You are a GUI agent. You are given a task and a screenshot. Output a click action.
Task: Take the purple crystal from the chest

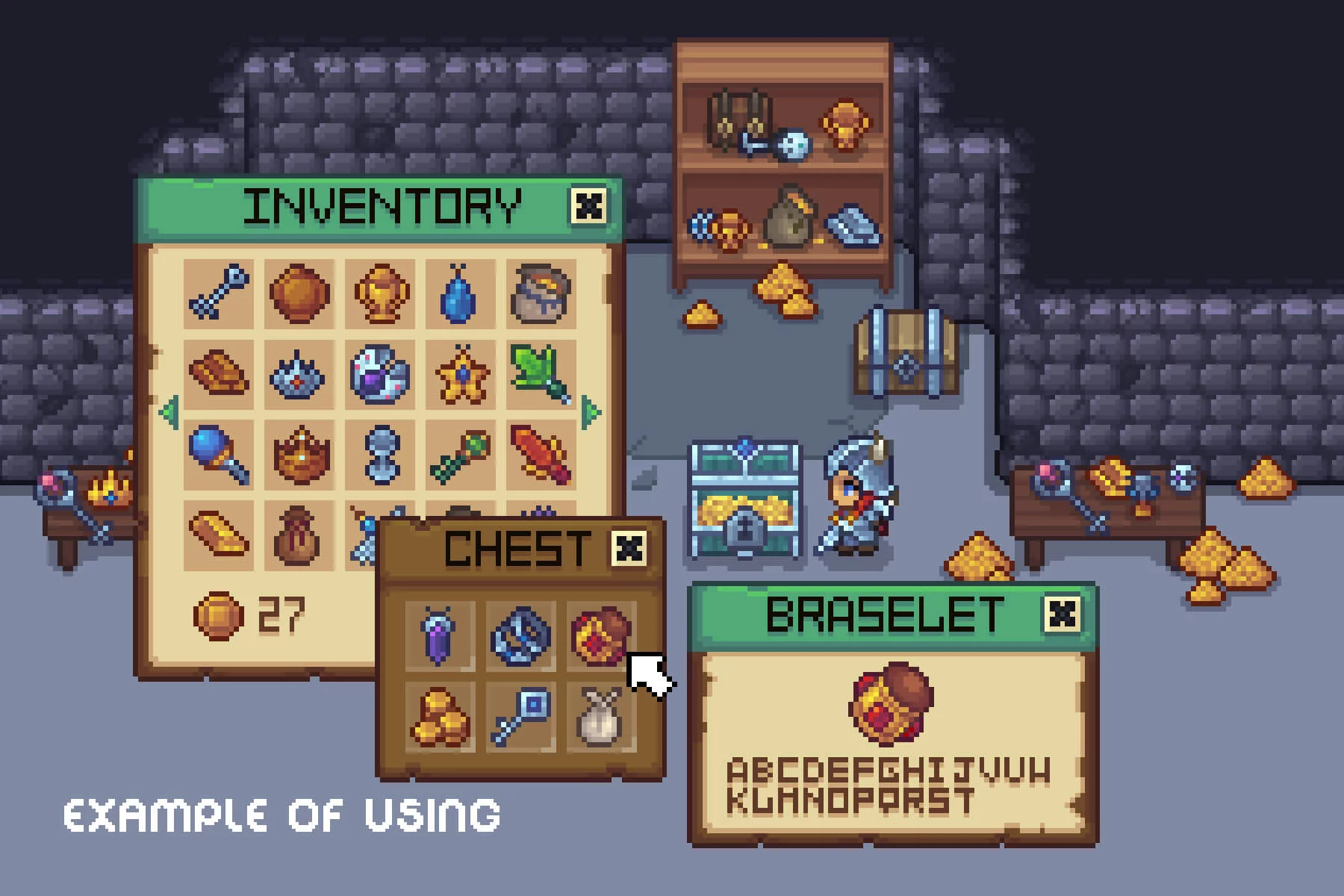pos(440,635)
